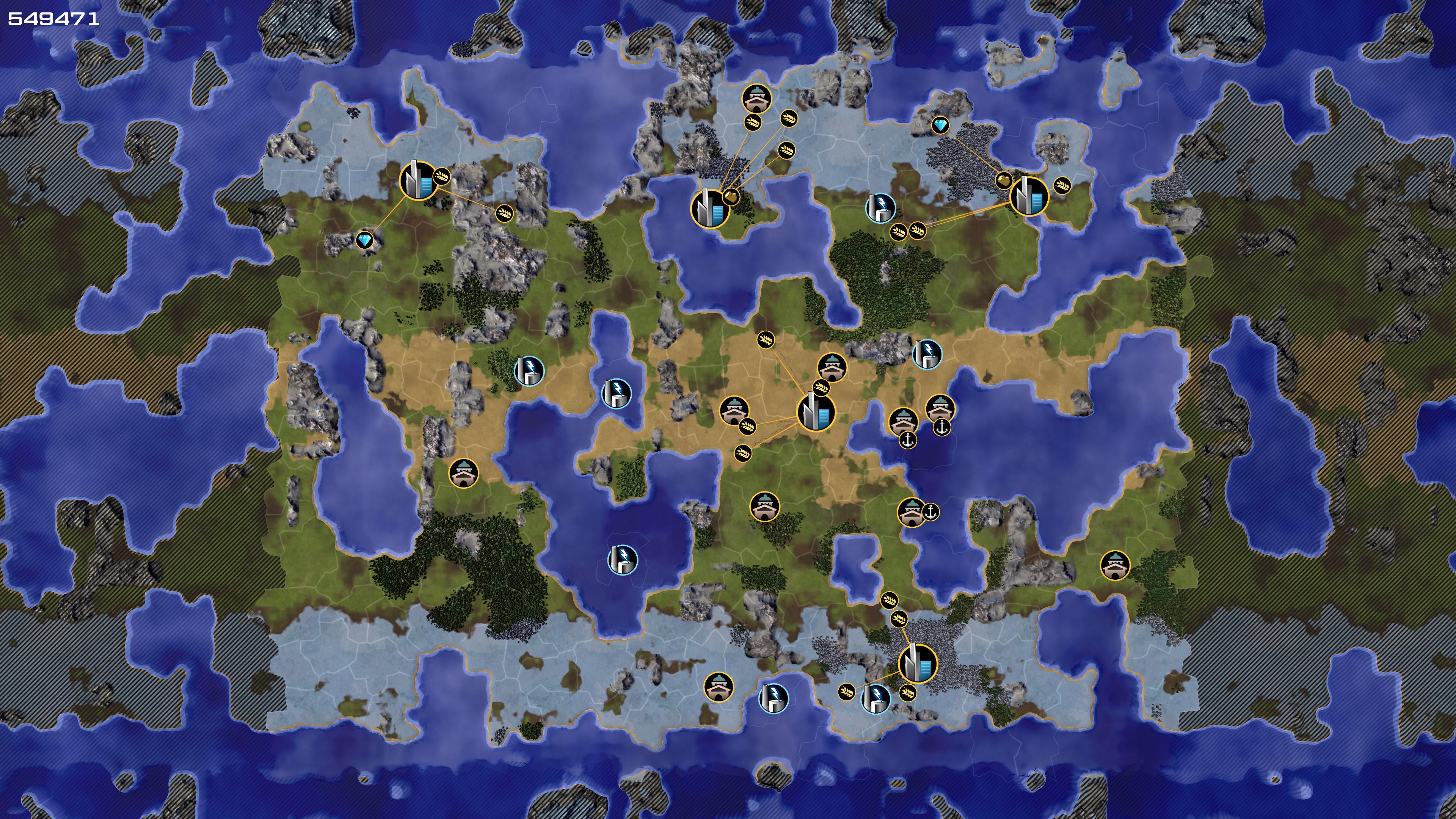Select the diamond resource marker on green grassland

click(x=365, y=241)
